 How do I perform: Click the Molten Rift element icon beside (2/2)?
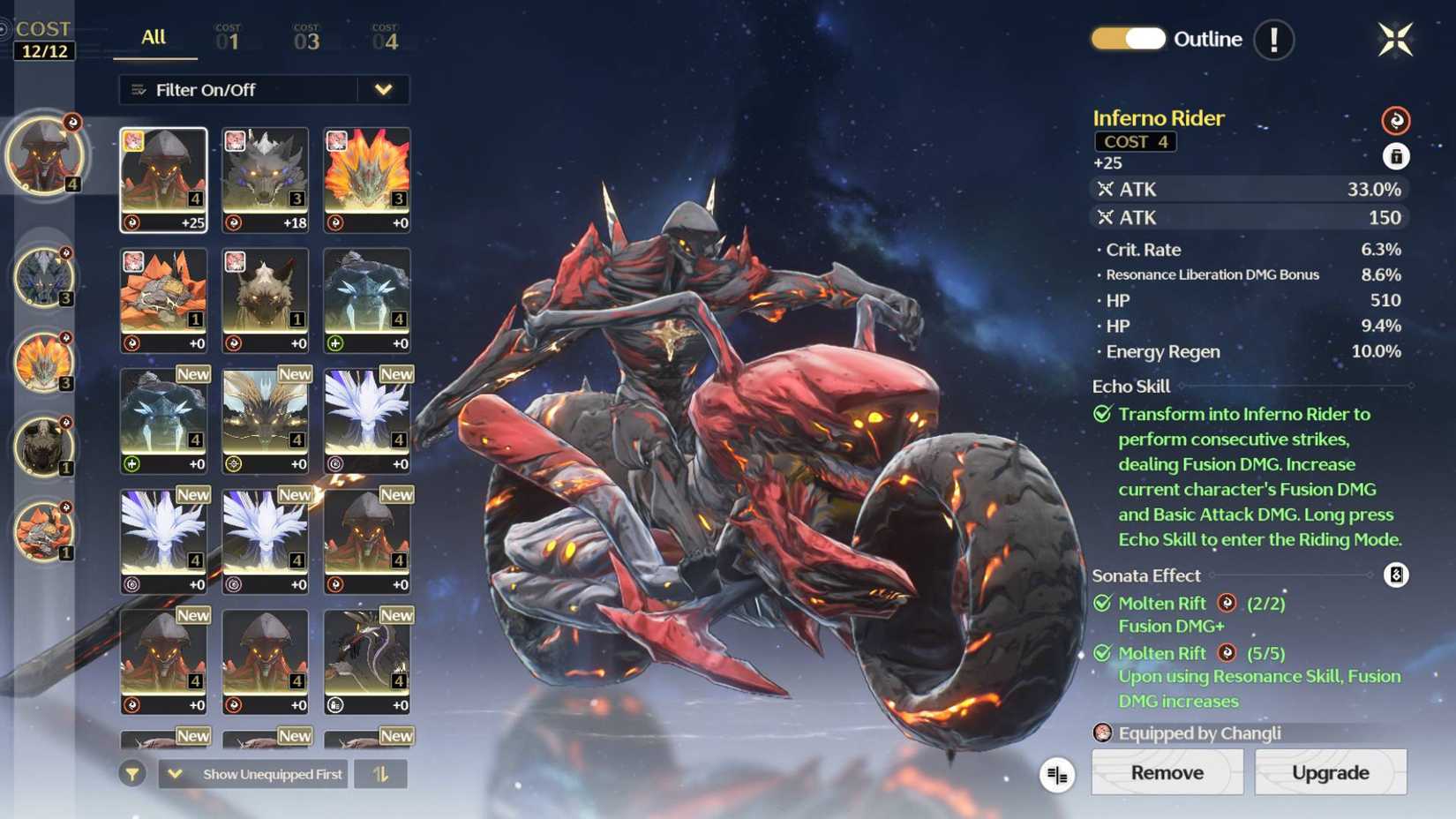[1226, 604]
